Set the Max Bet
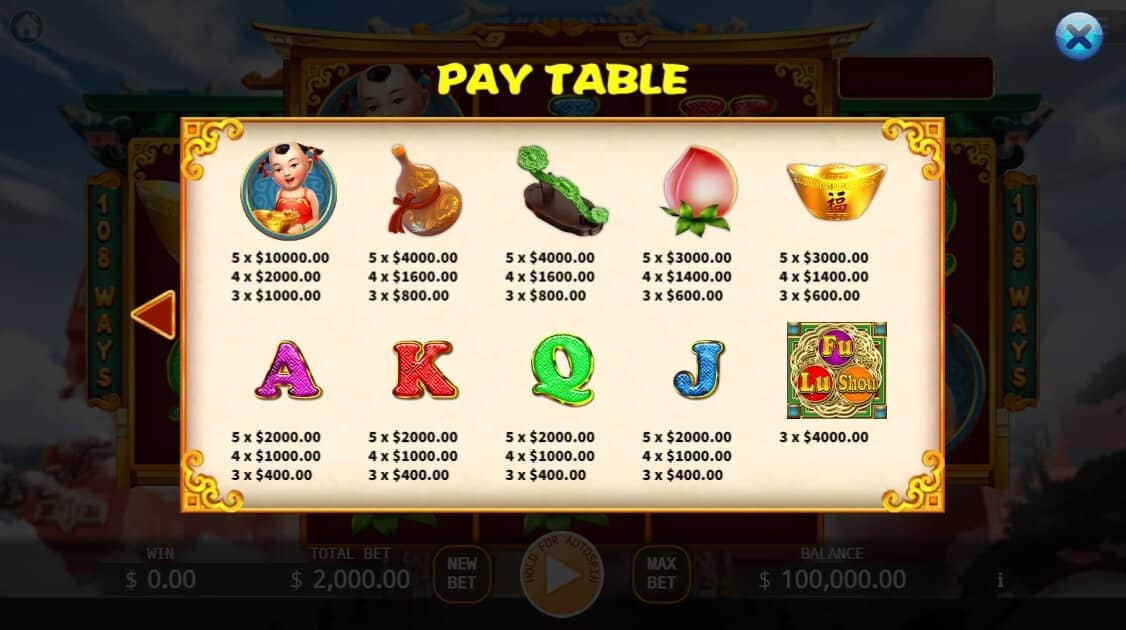1126x630 pixels. [661, 574]
